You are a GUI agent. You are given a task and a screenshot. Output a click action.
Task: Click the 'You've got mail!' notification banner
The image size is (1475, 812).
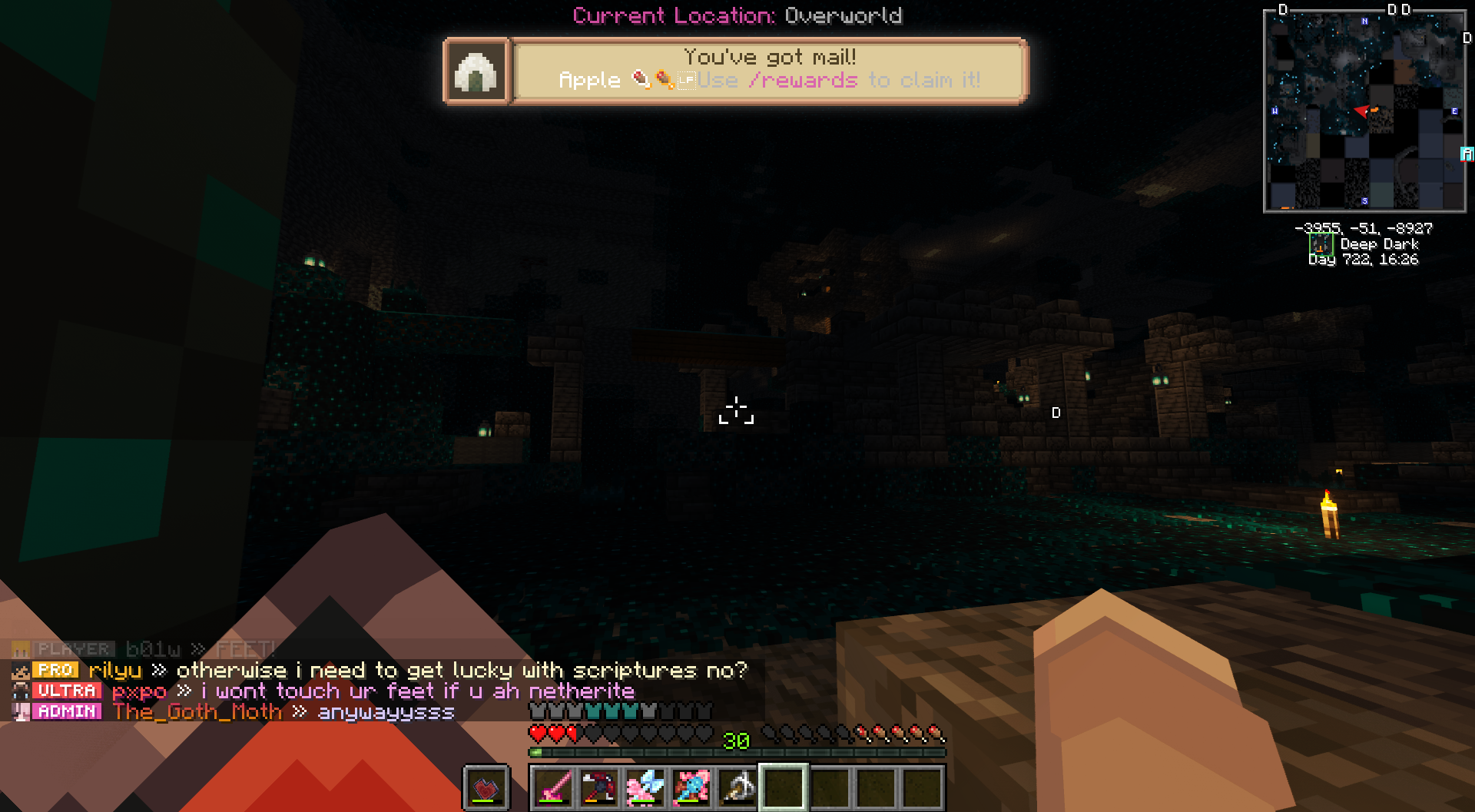(769, 70)
